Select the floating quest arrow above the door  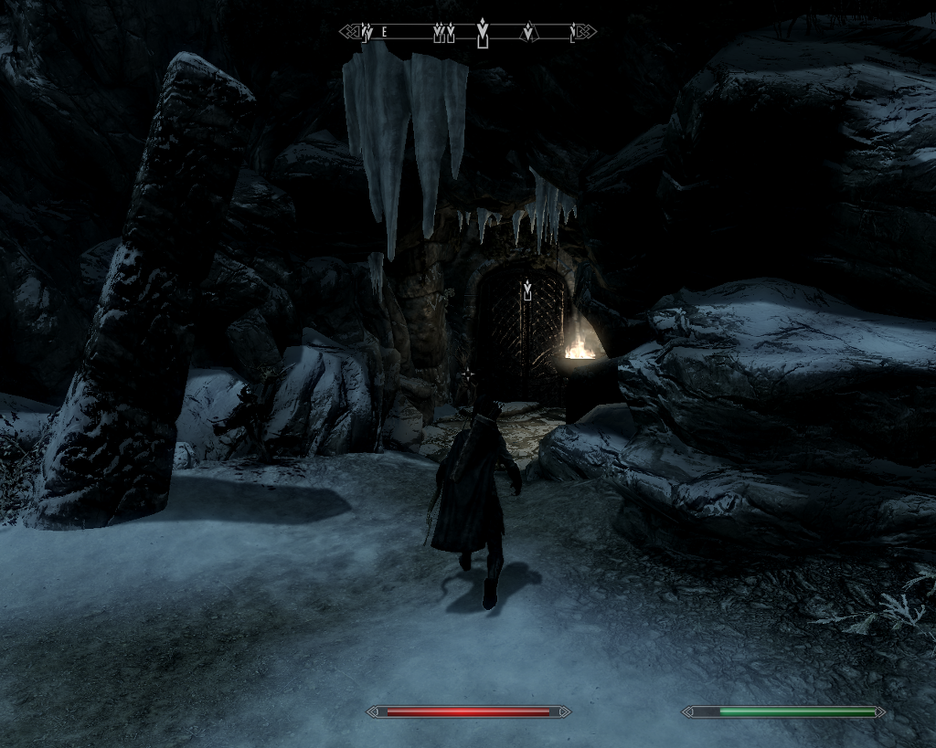527,291
